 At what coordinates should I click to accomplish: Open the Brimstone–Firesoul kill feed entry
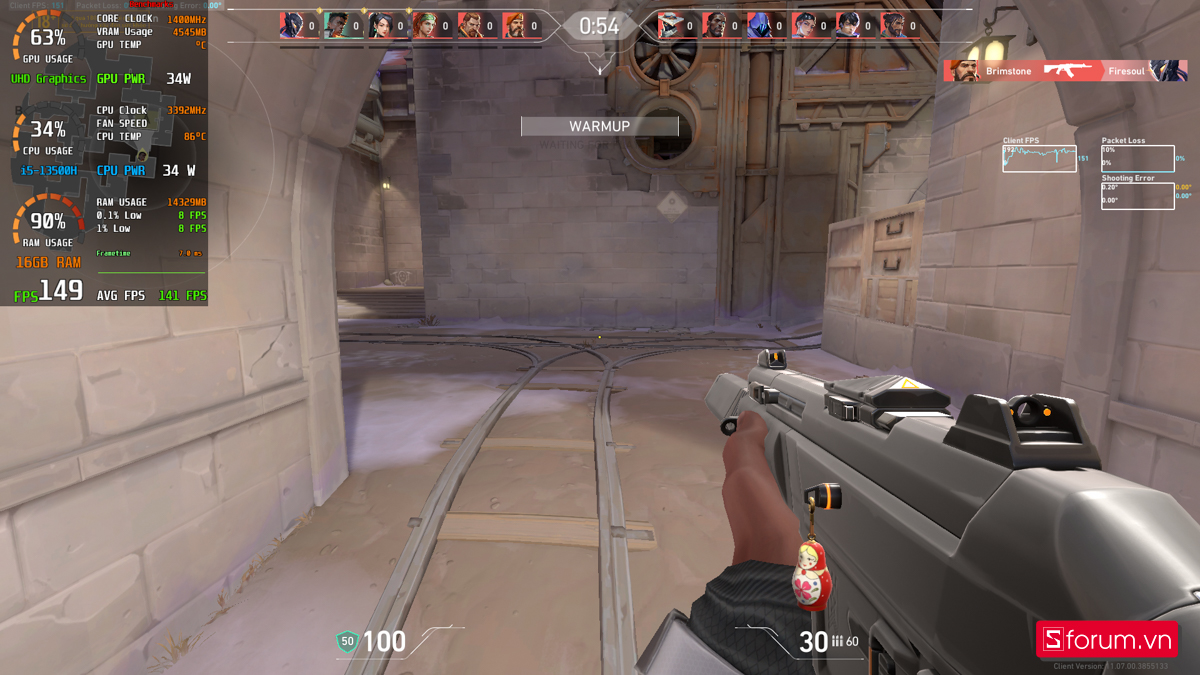pyautogui.click(x=1065, y=71)
